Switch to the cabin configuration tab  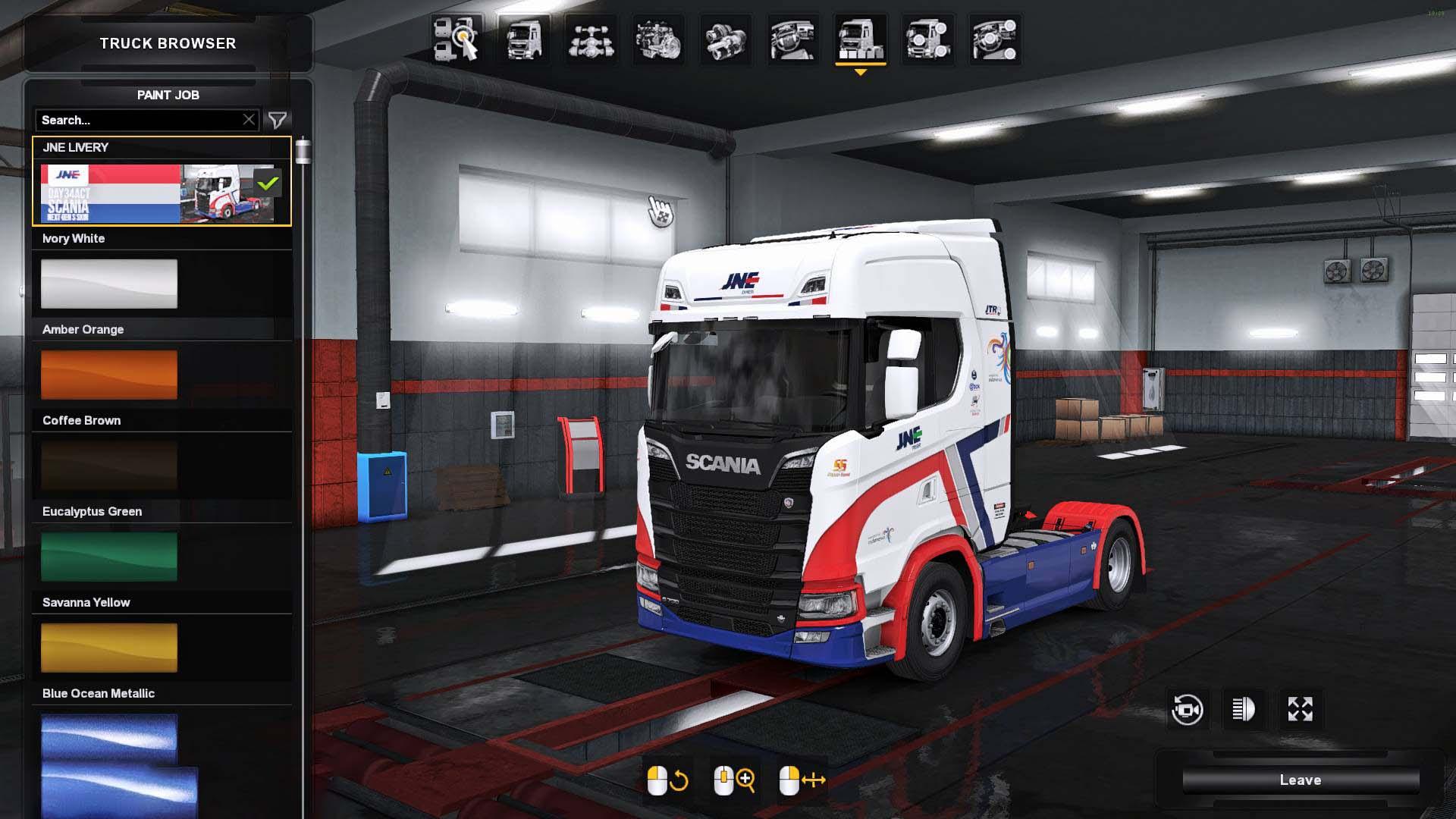(x=523, y=39)
